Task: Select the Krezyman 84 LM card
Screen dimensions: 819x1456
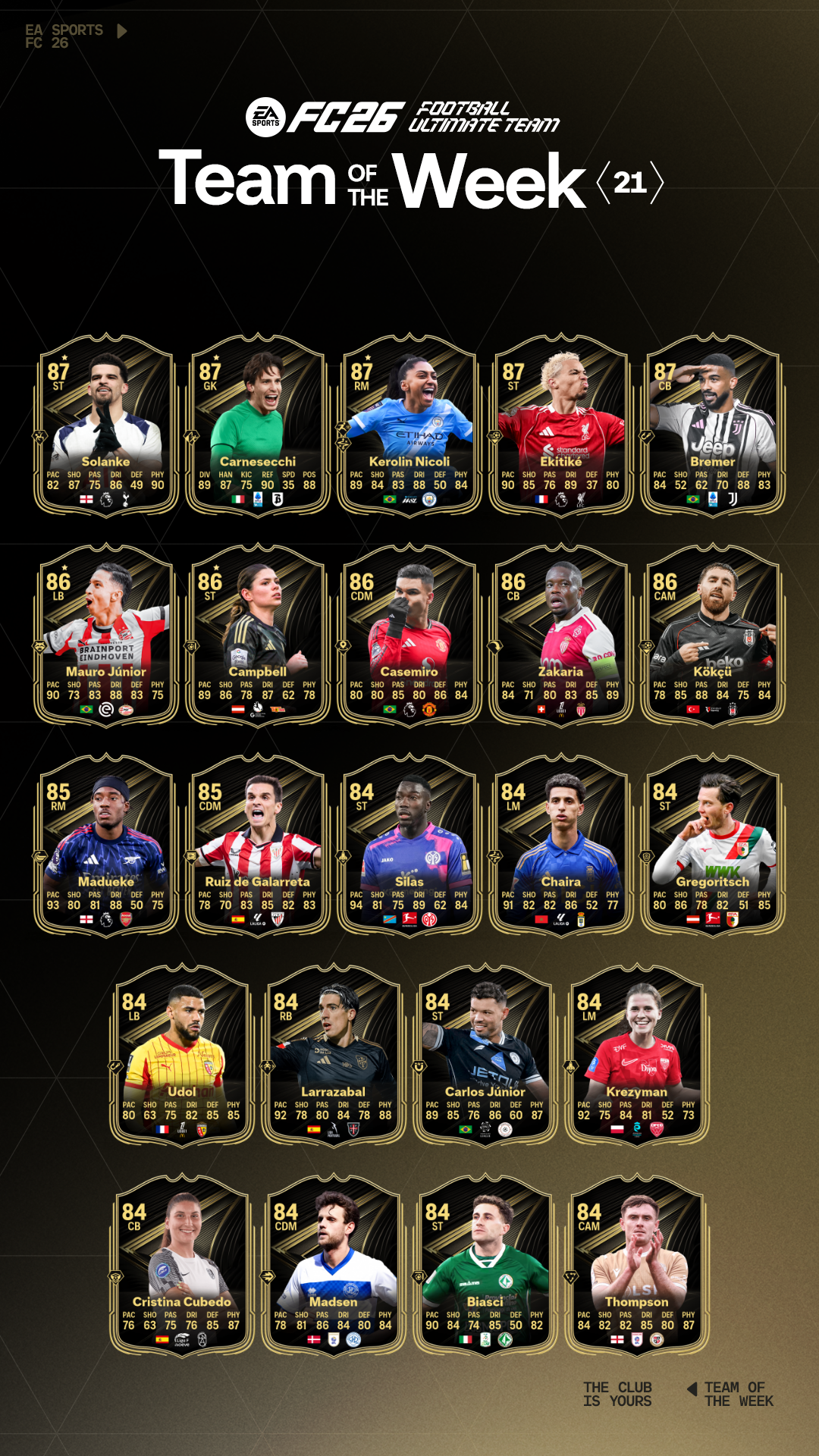Action: pyautogui.click(x=637, y=1055)
